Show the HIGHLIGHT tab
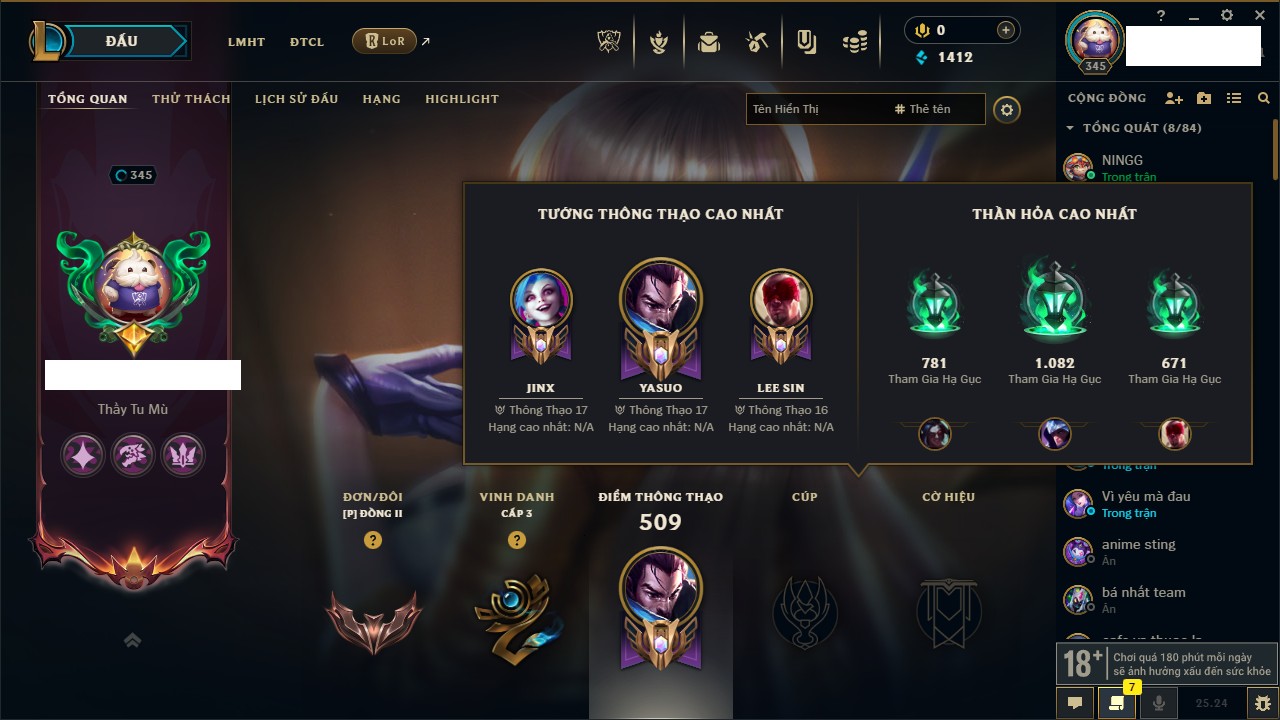The image size is (1280, 720). point(461,99)
